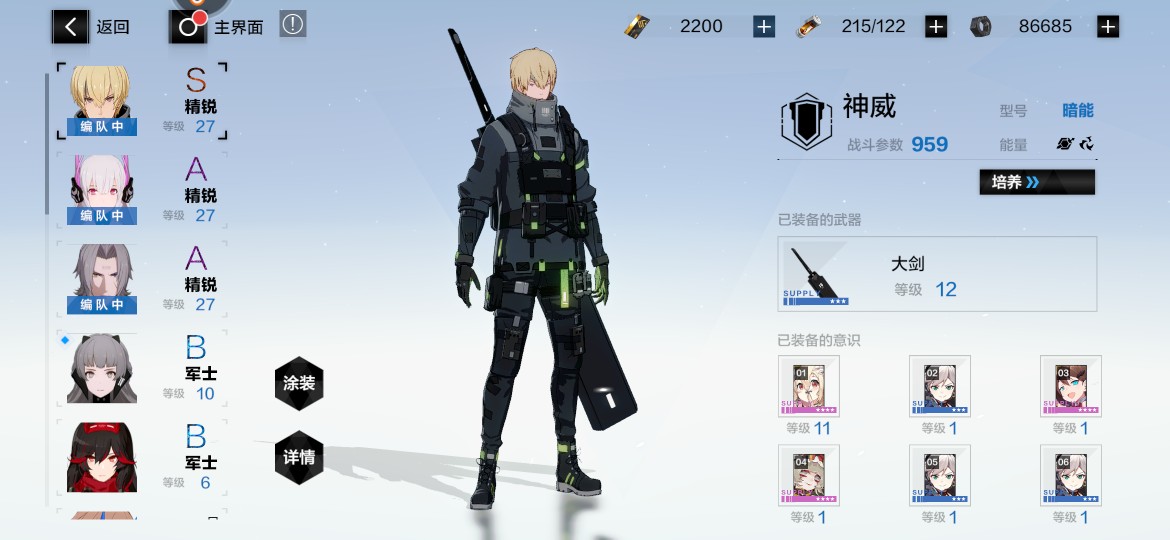Open the 培养 training menu
The height and width of the screenshot is (540, 1170).
coord(1037,182)
